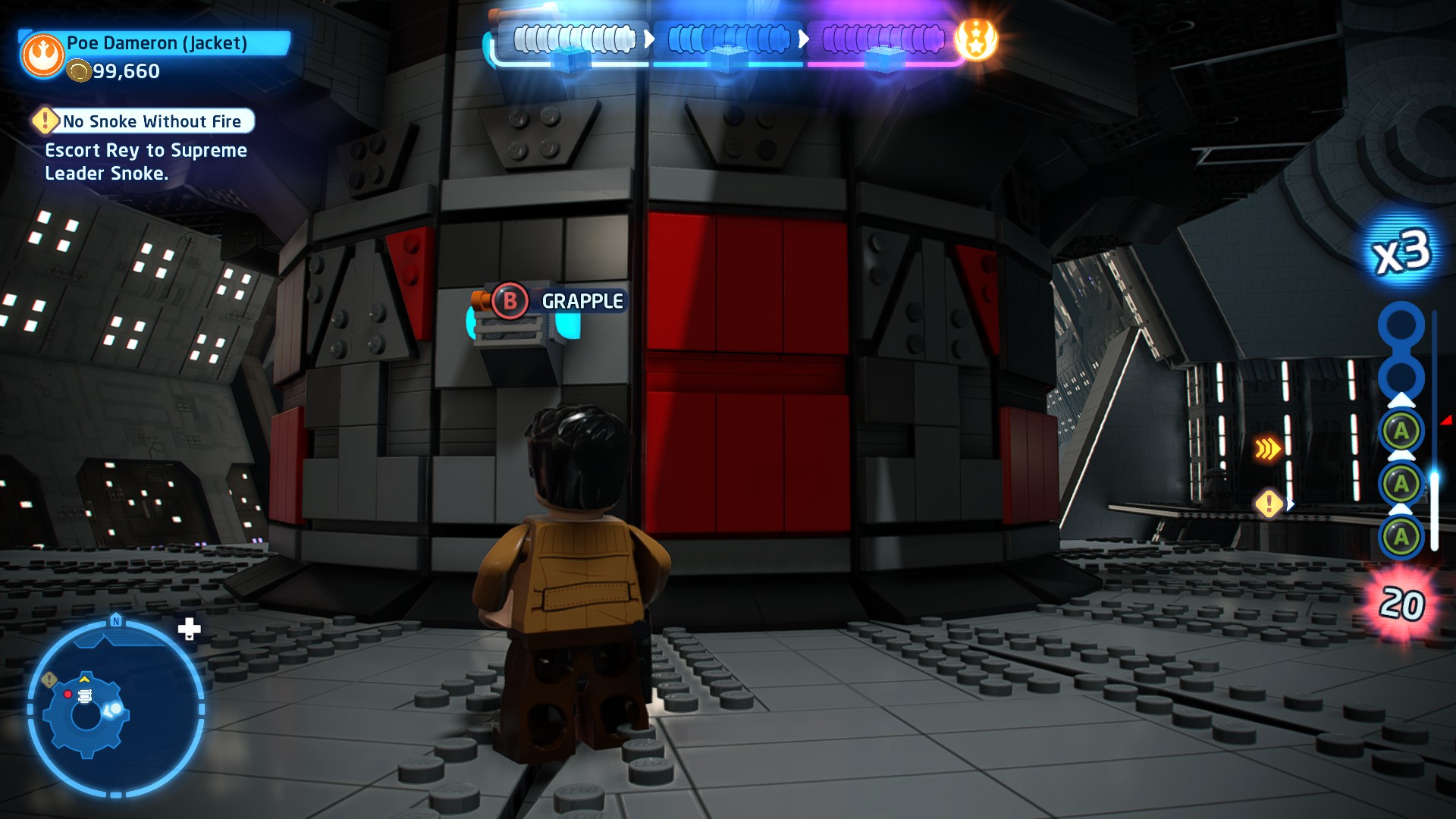Open the circular minimap
The width and height of the screenshot is (1456, 819).
click(x=115, y=708)
